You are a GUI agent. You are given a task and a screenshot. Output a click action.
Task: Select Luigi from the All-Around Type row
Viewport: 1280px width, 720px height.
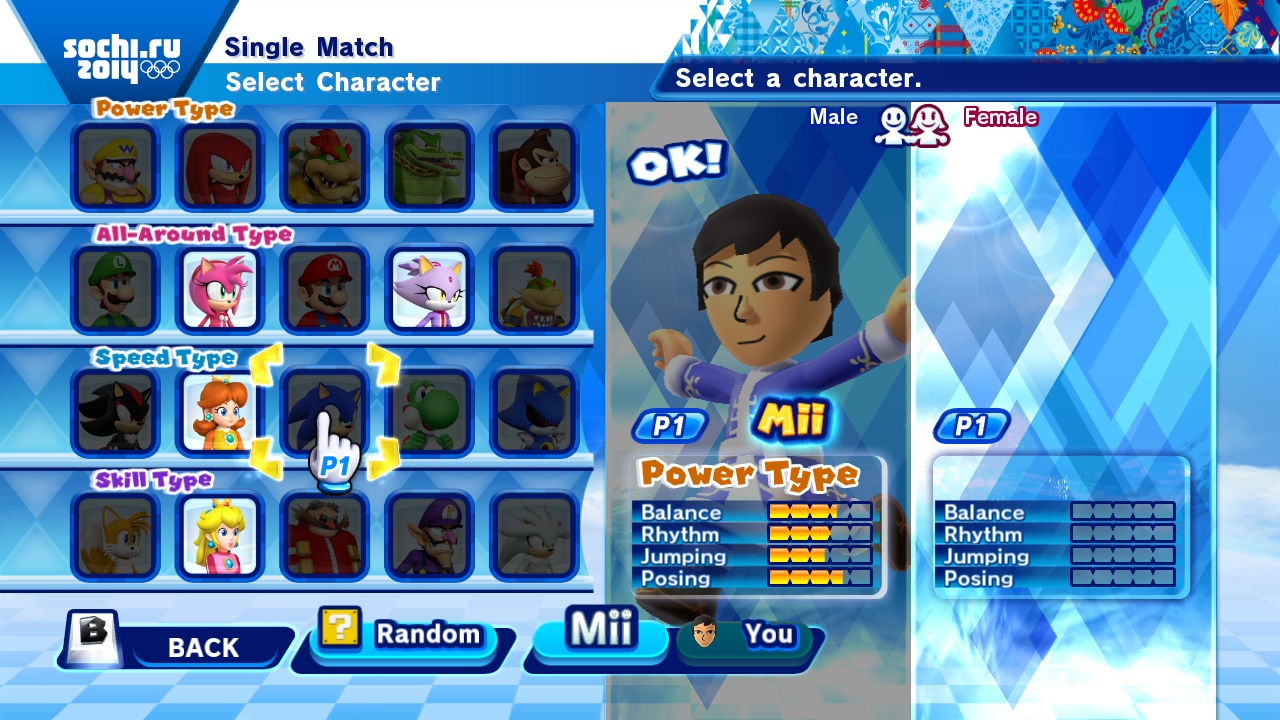tap(115, 290)
